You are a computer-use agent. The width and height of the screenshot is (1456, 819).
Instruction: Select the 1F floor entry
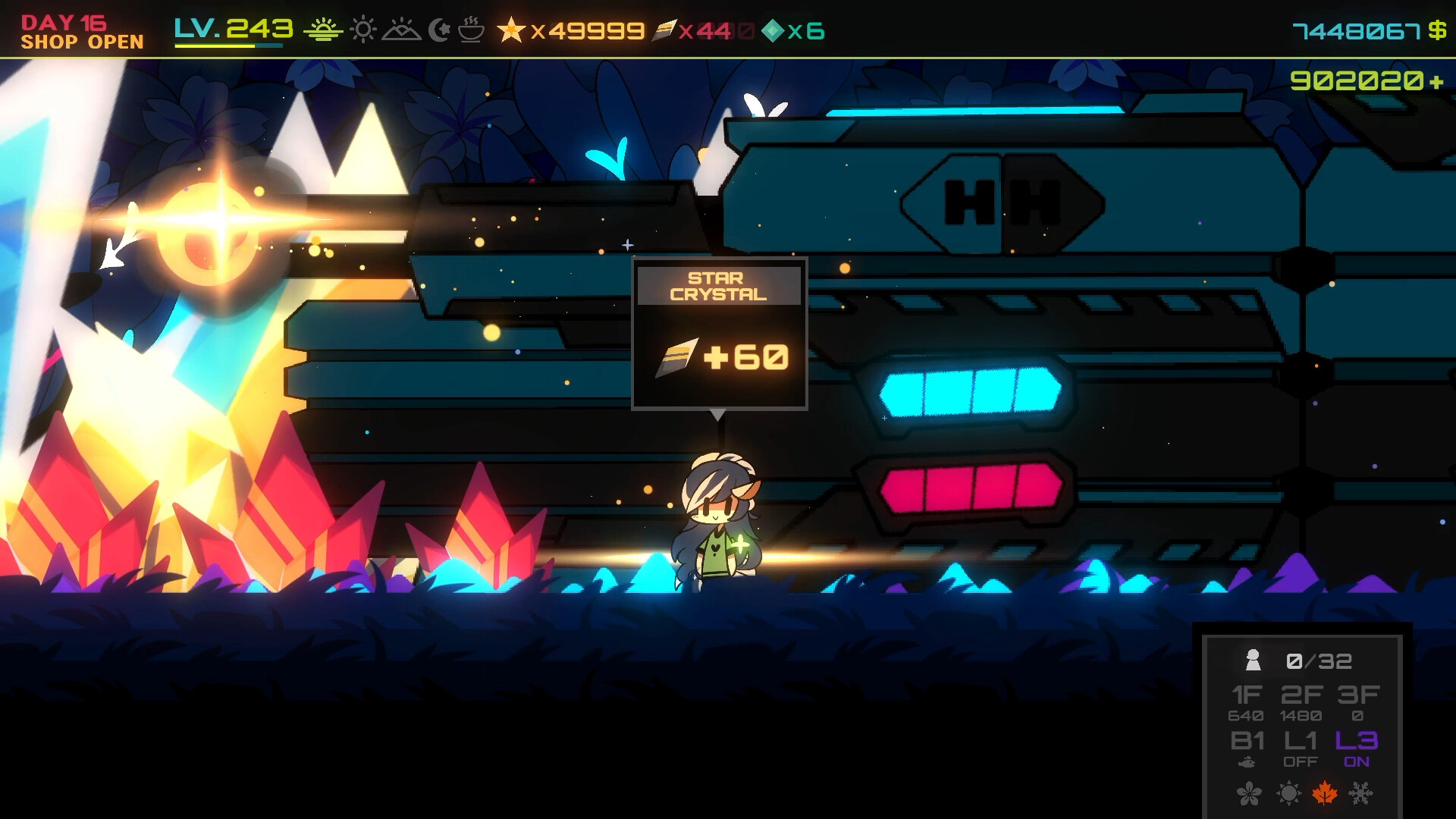point(1246,702)
